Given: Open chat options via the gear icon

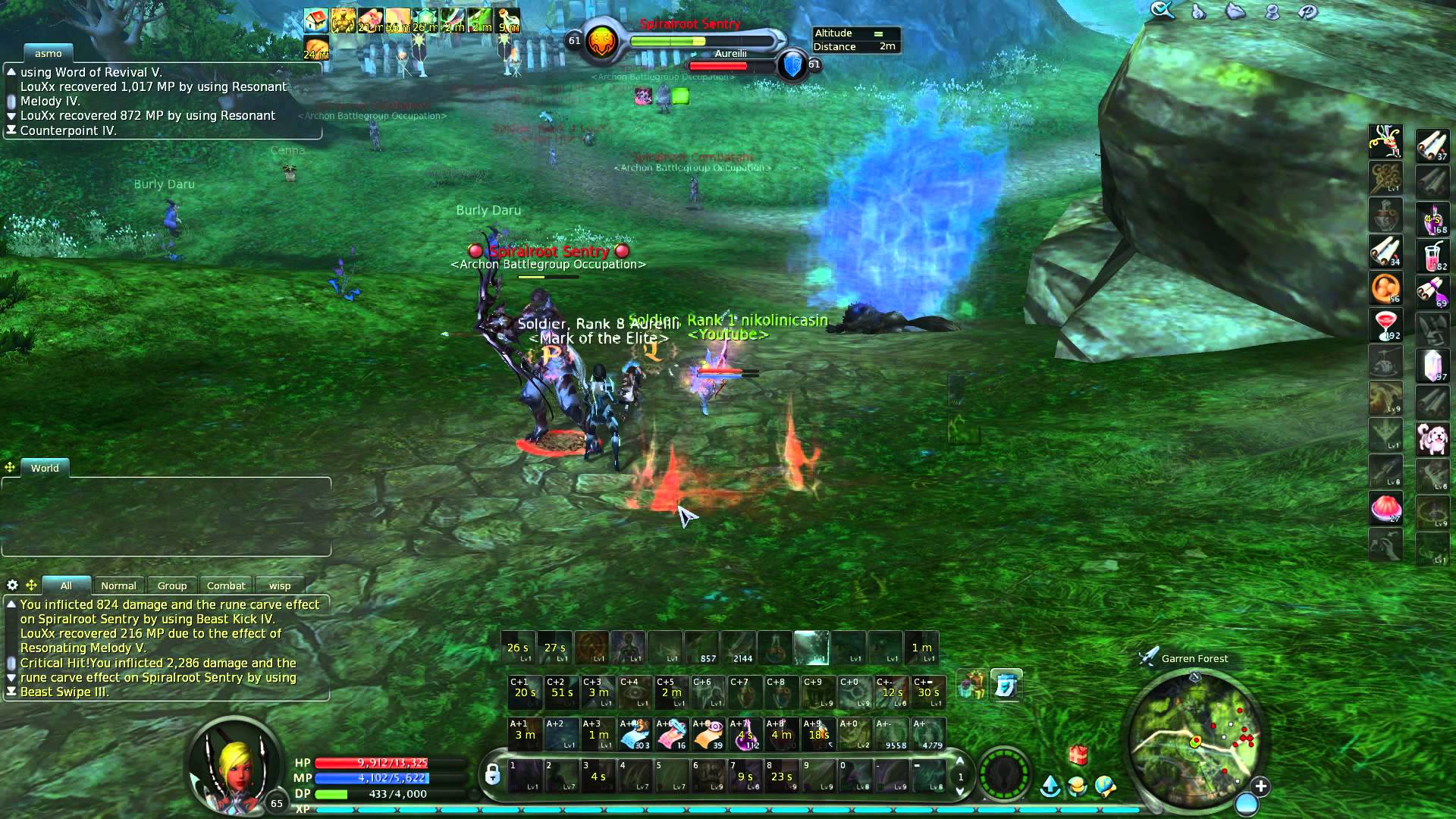Looking at the screenshot, I should click(x=11, y=585).
